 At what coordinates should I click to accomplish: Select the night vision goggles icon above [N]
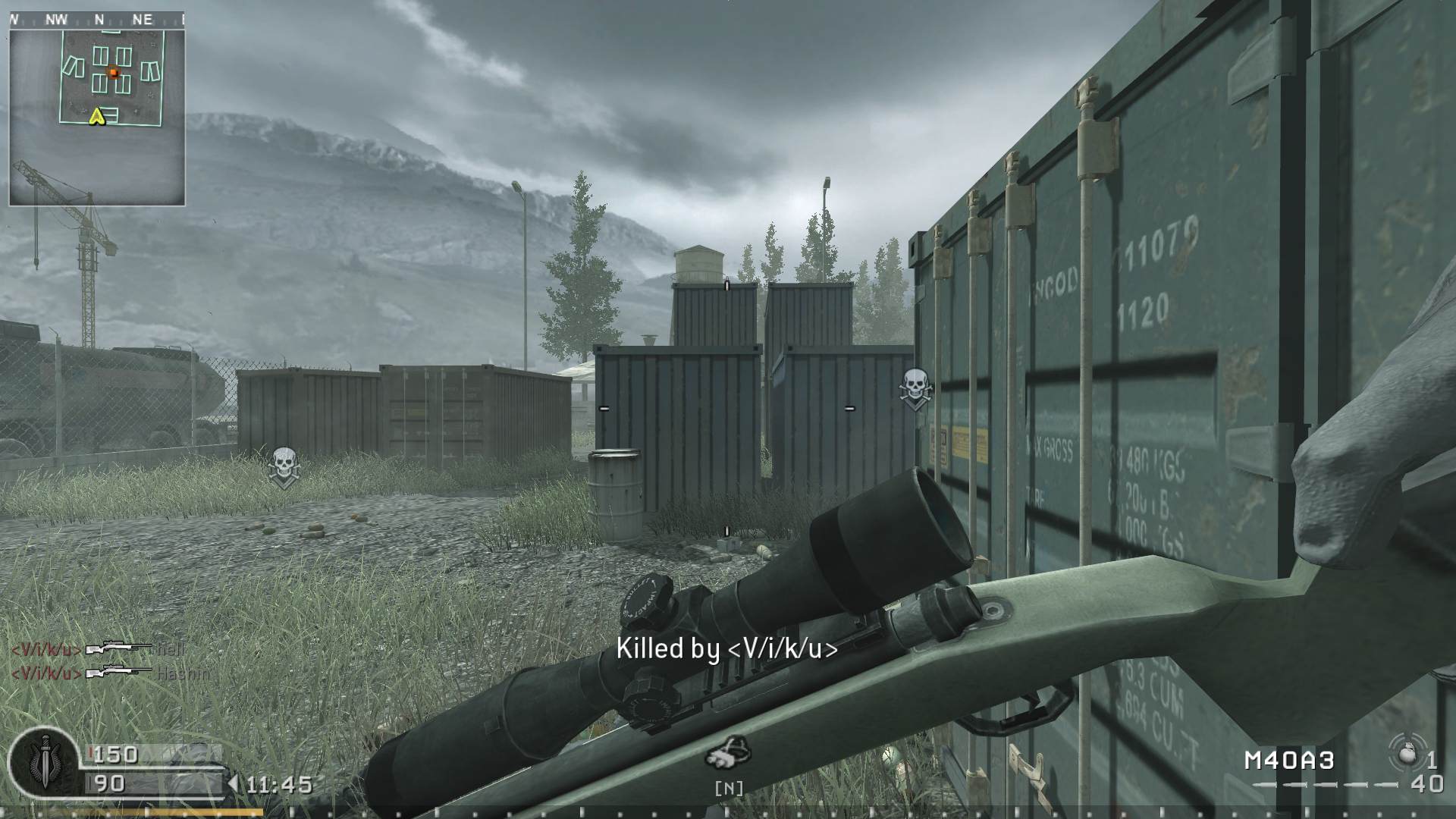coord(730,749)
